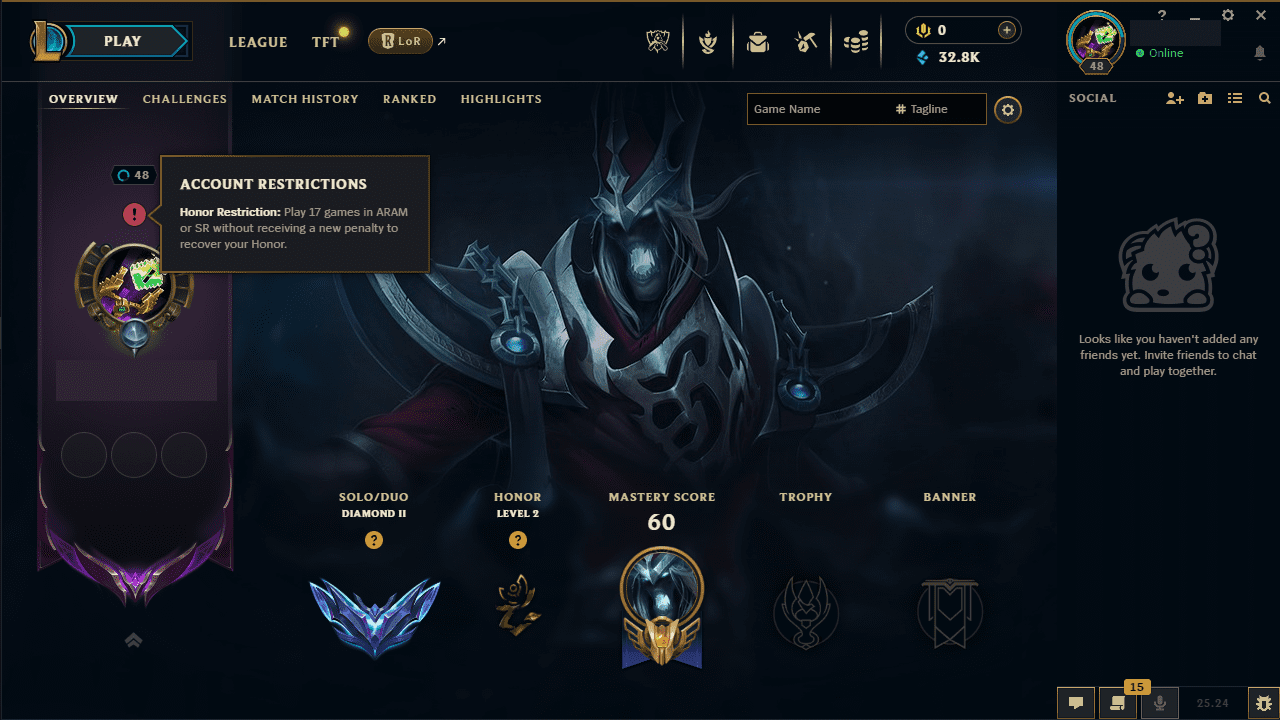Launch Legends of Runeterra via the LoR link

400,41
